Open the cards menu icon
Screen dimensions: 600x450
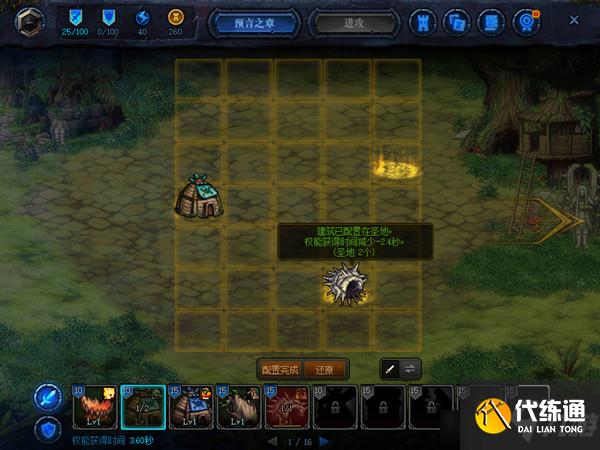(x=457, y=19)
